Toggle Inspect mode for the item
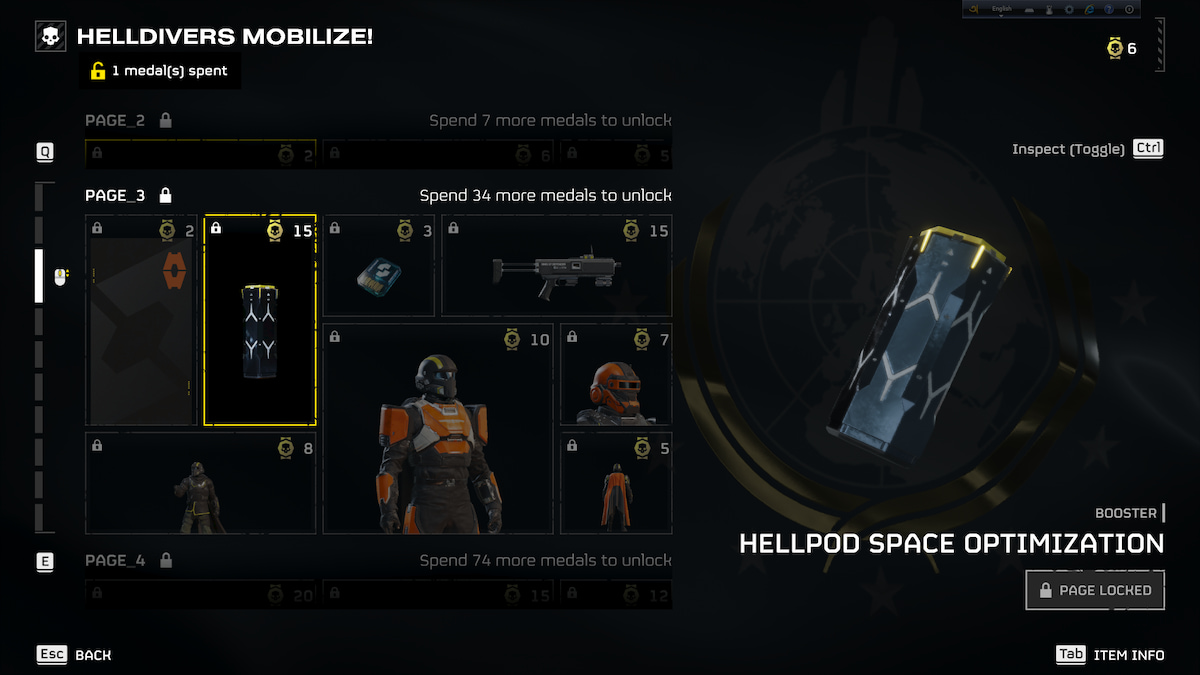Image resolution: width=1200 pixels, height=675 pixels. pyautogui.click(x=1088, y=149)
